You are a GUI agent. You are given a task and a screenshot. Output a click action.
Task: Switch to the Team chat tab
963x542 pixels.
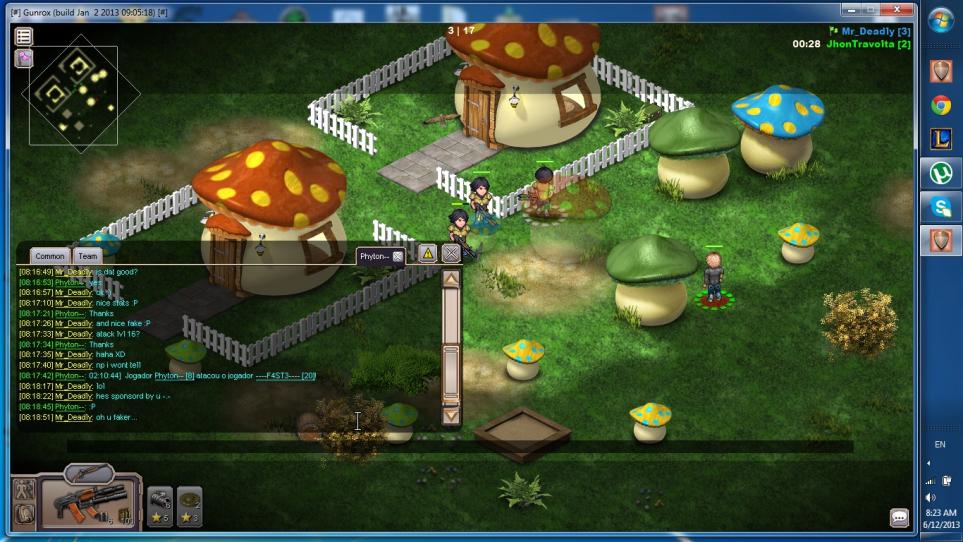click(x=88, y=256)
